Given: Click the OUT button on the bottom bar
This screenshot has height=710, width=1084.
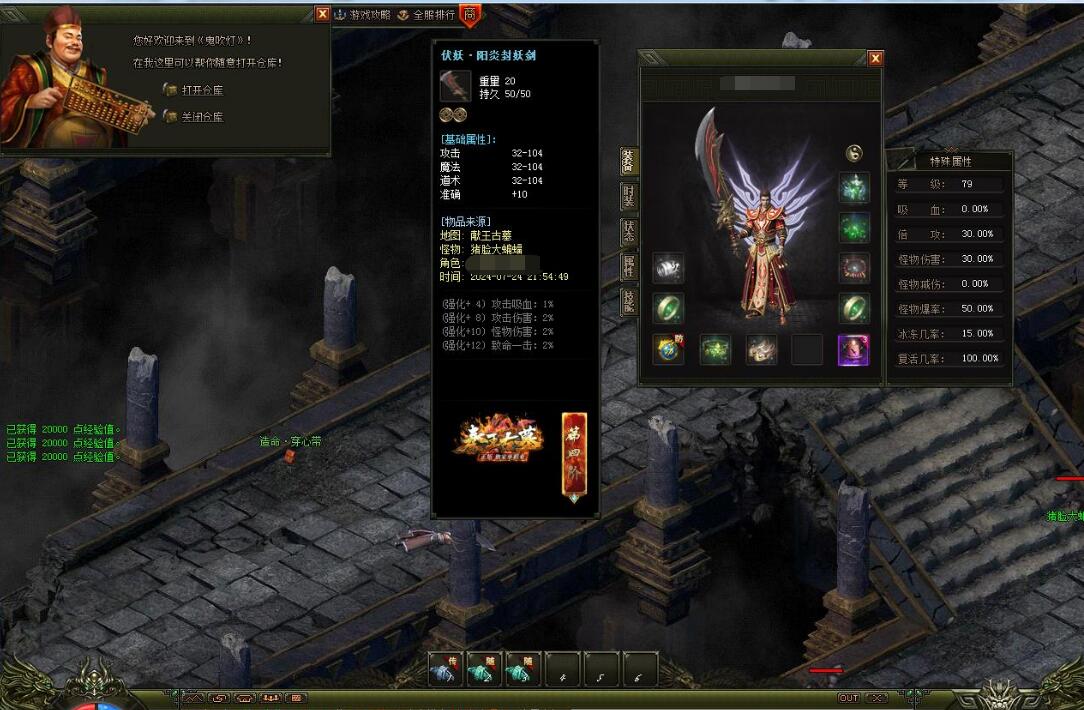Looking at the screenshot, I should click(x=848, y=698).
